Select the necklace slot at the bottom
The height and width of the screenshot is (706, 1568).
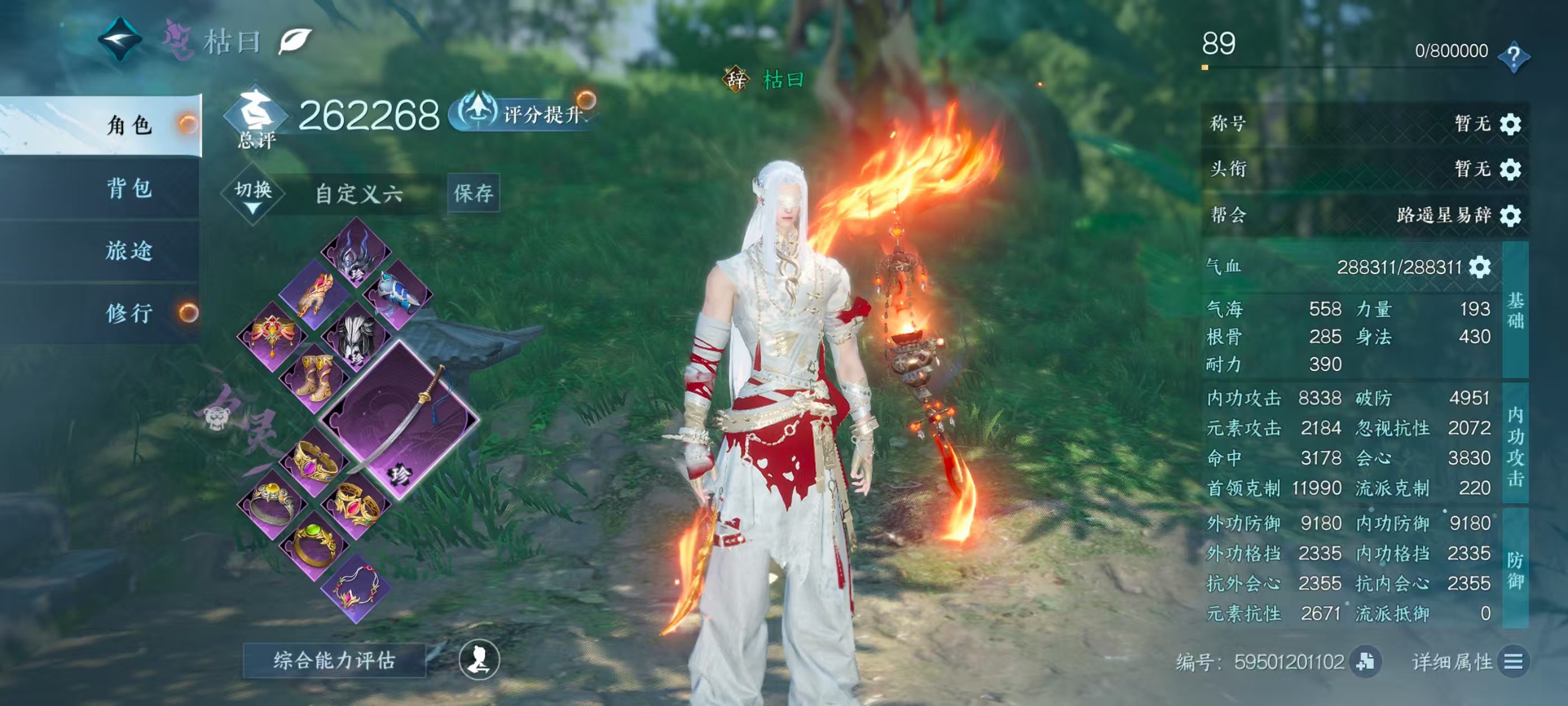356,587
